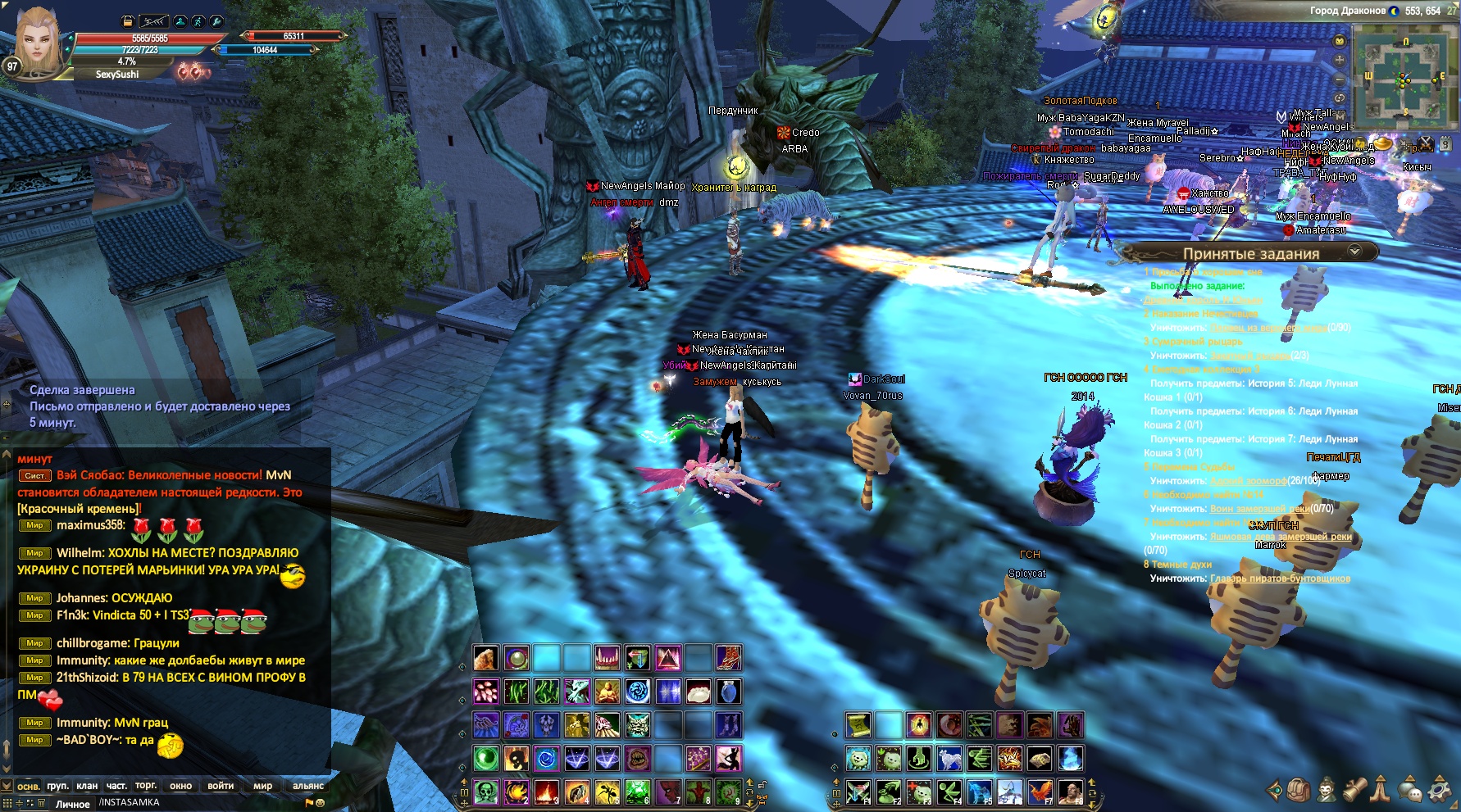This screenshot has width=1461, height=812.
Task: Switch to the "альянс" chat tab
Action: point(308,786)
